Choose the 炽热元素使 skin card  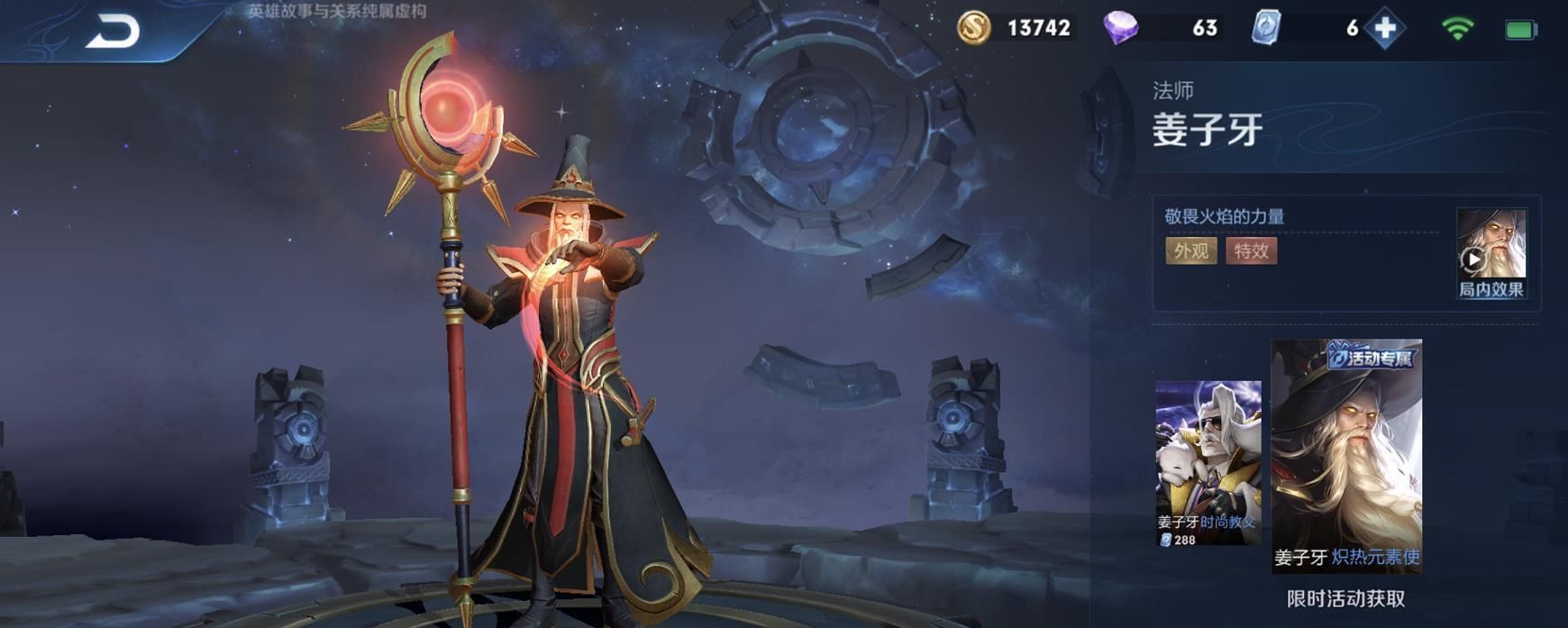1346,455
